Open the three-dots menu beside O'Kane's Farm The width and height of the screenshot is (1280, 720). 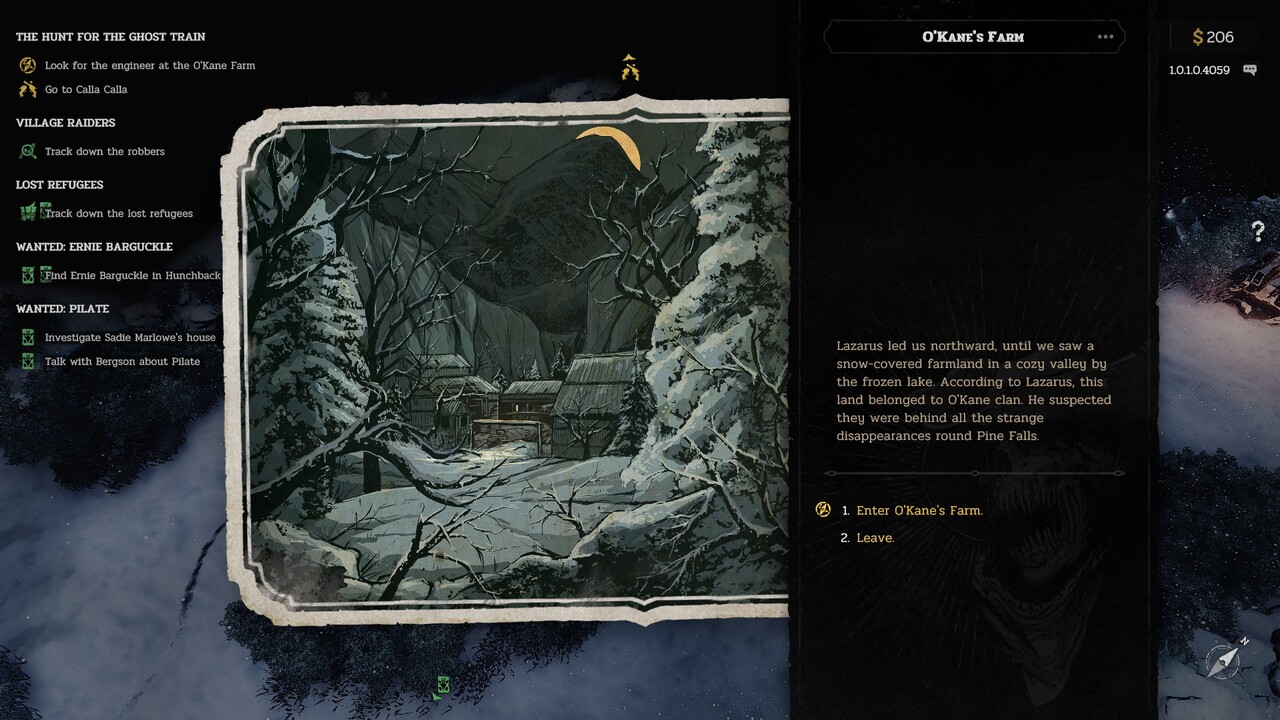(x=1105, y=37)
